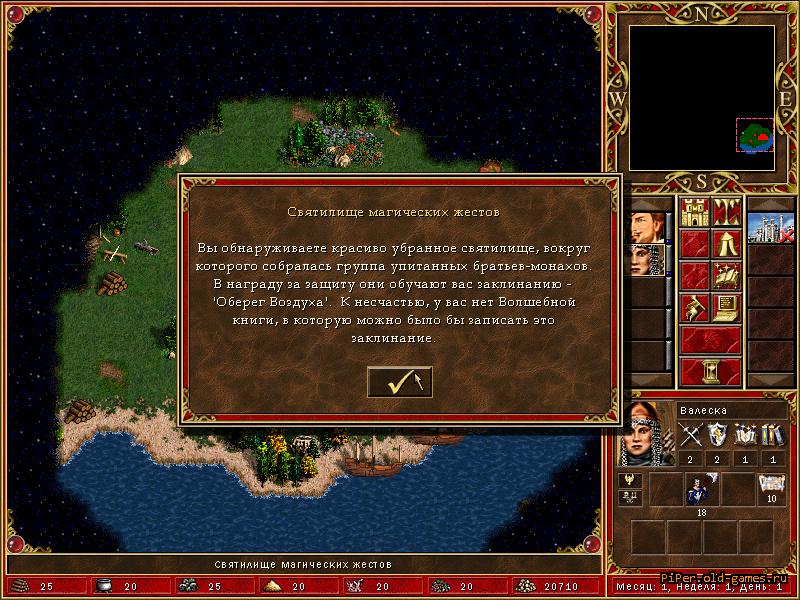Image resolution: width=800 pixels, height=600 pixels.
Task: Click the shield defense skill icon
Action: 718,435
